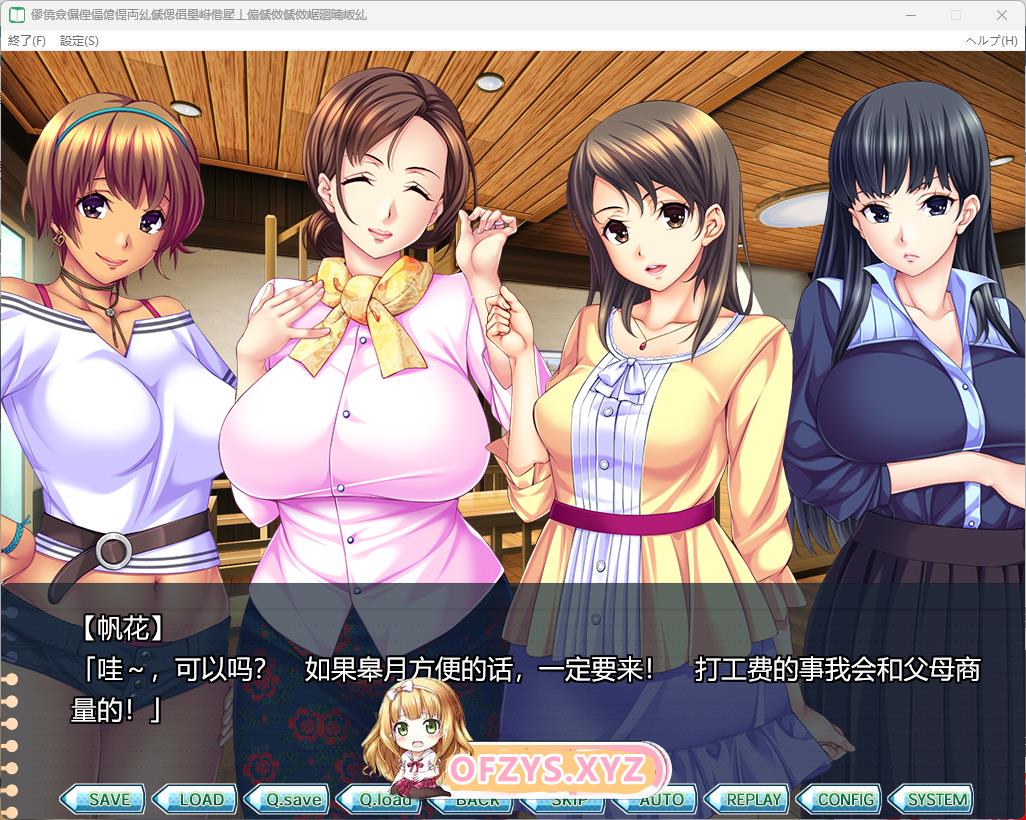Activate SKIP mode
Viewport: 1026px width, 820px height.
tap(570, 800)
